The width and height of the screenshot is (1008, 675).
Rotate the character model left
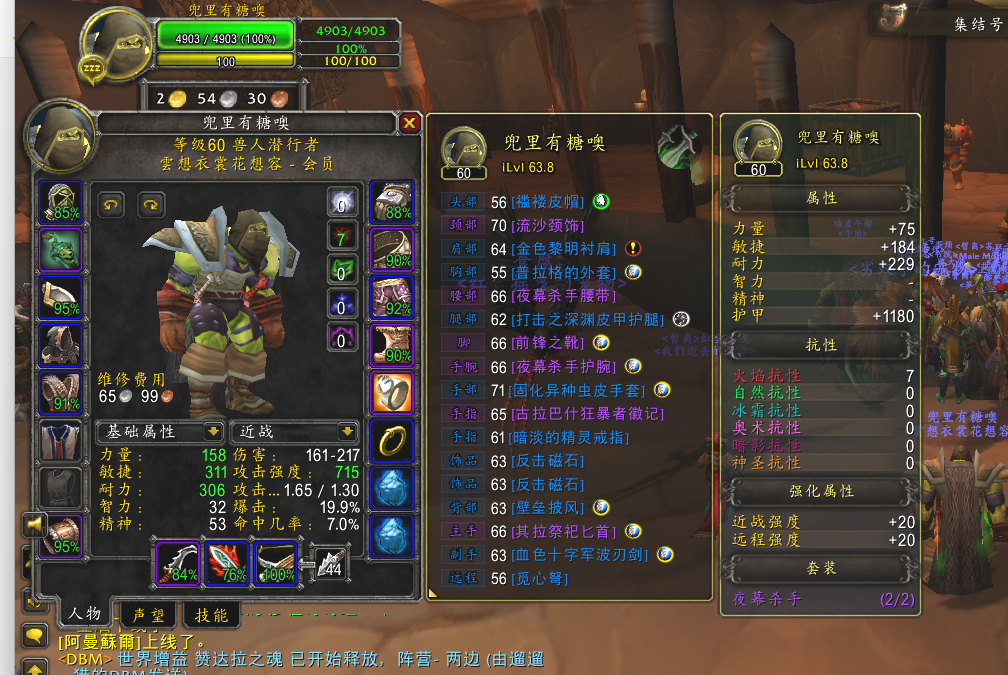click(111, 205)
